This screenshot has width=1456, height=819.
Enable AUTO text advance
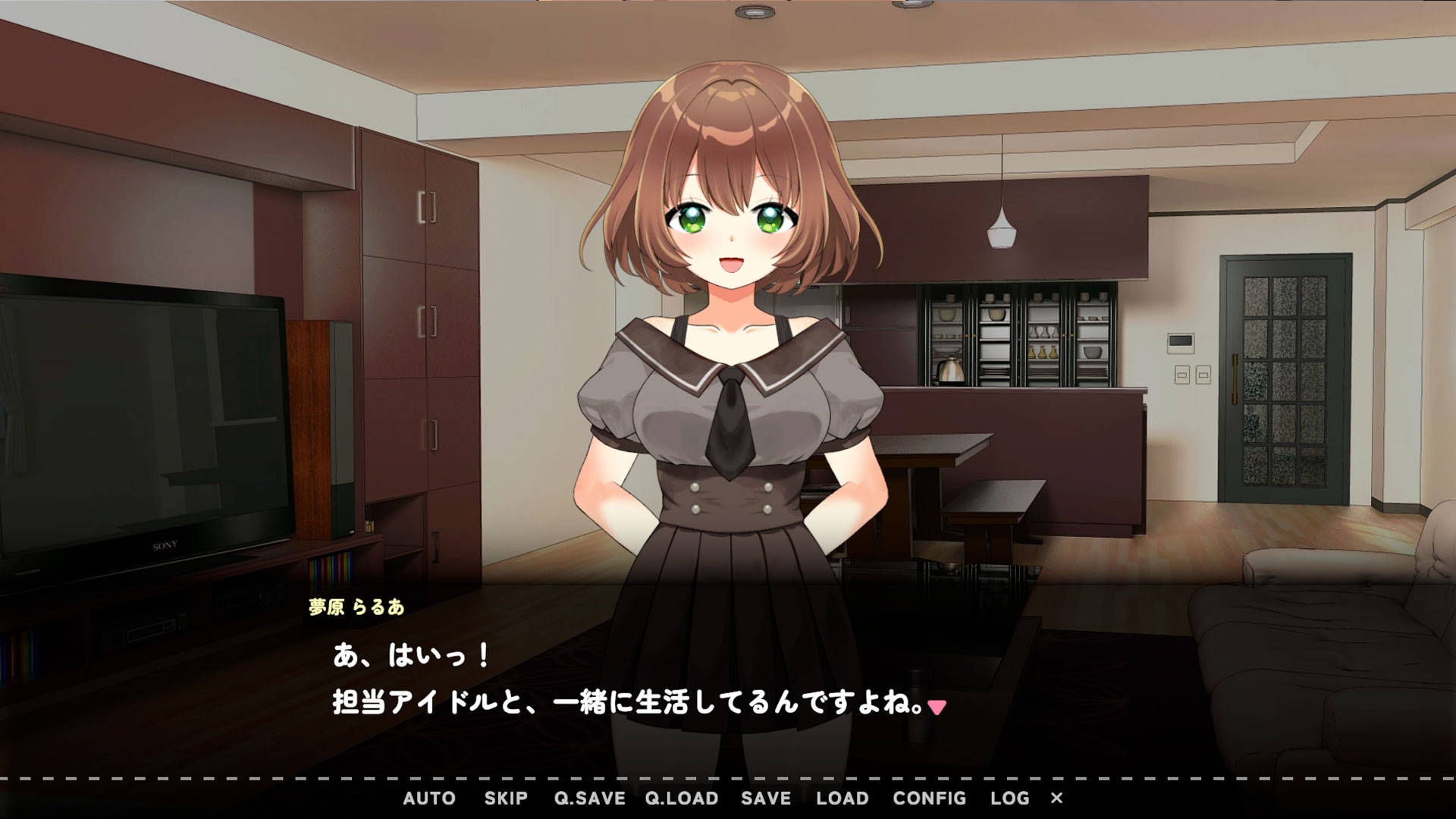pyautogui.click(x=429, y=799)
